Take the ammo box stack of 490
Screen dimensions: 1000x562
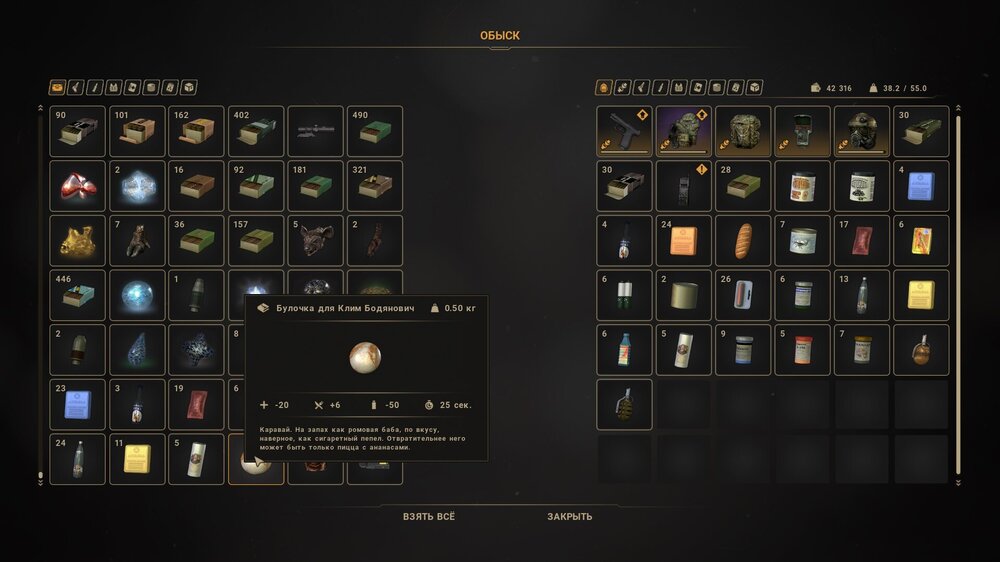coord(375,131)
